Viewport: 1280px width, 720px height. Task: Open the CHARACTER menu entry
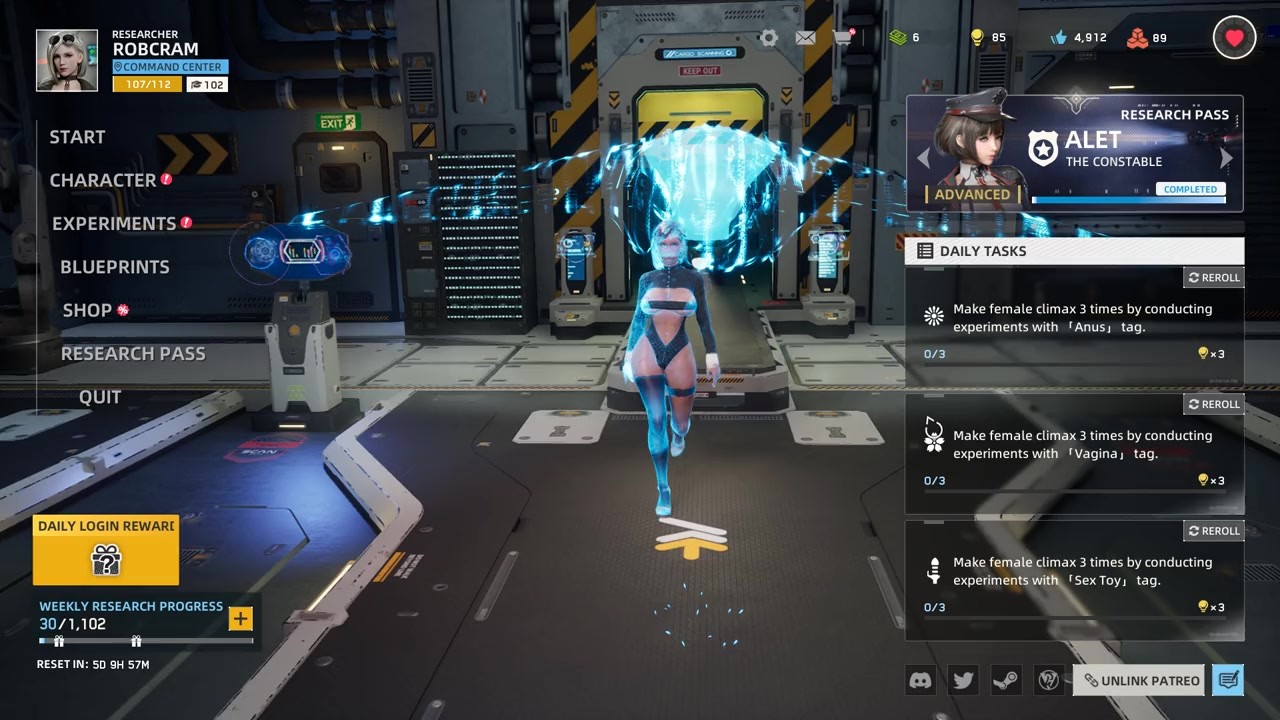pos(103,180)
